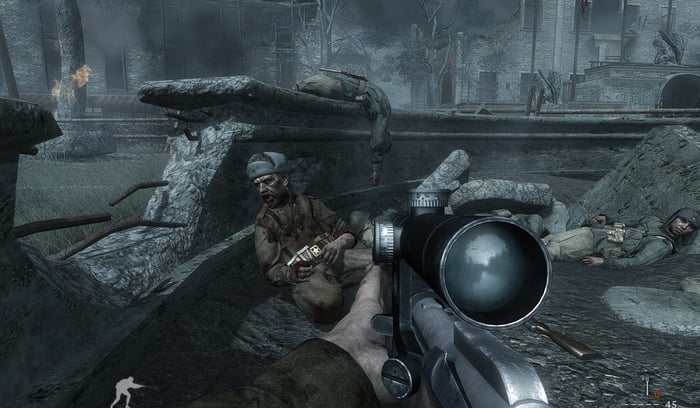Click the crouching soldier stance icon

tap(126, 391)
